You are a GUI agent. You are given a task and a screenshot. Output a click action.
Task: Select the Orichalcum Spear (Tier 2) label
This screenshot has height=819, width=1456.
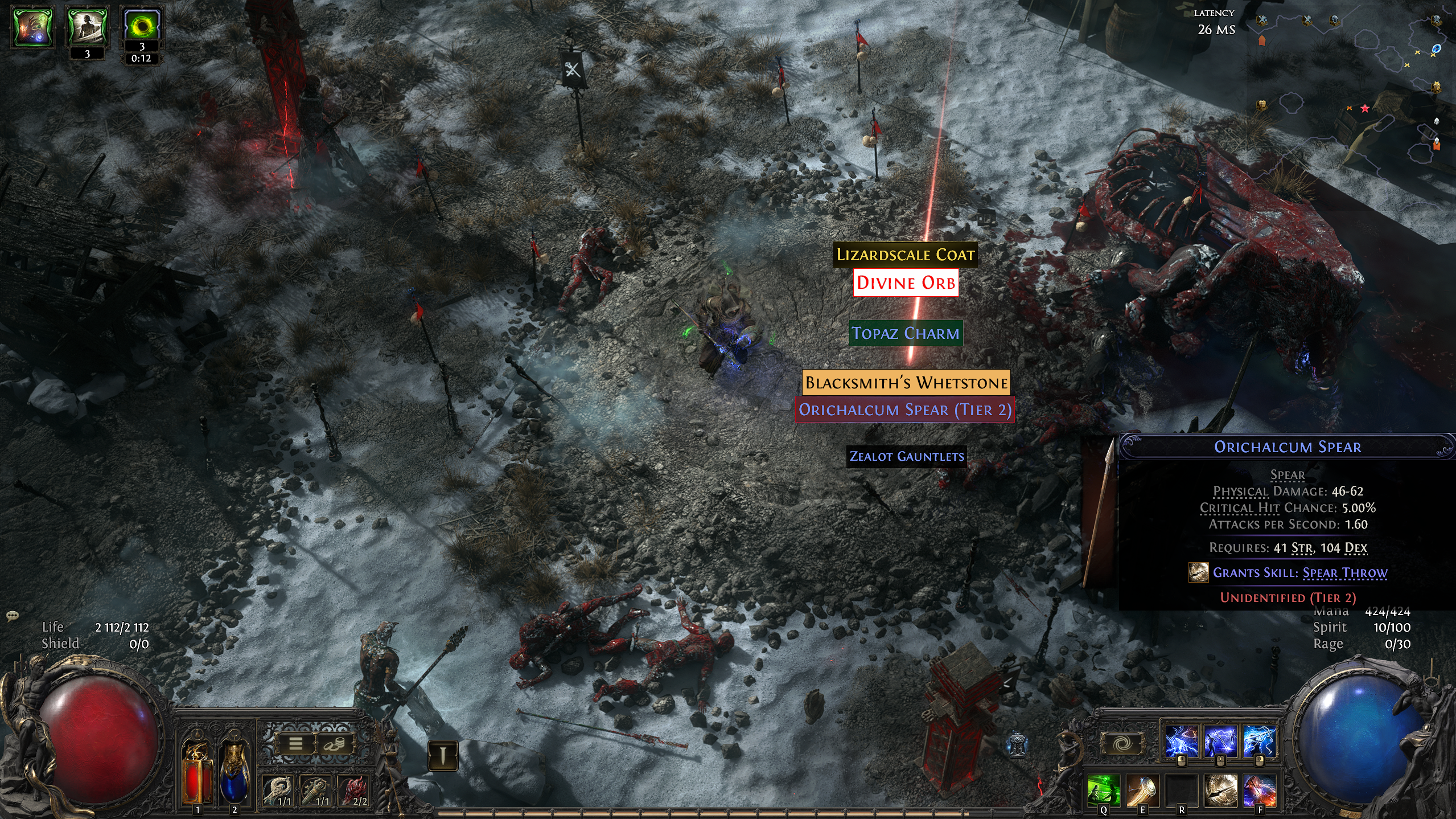(904, 410)
